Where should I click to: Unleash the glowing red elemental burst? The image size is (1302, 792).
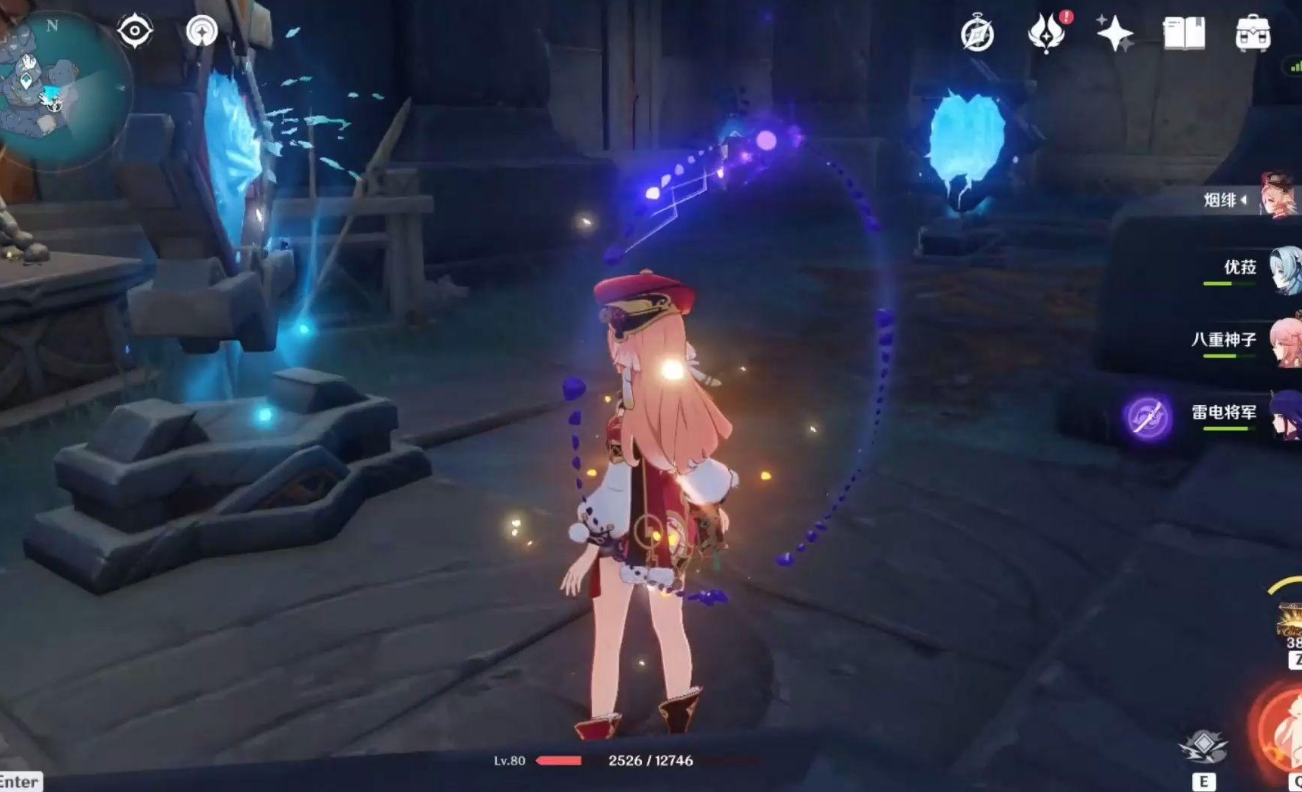1282,727
